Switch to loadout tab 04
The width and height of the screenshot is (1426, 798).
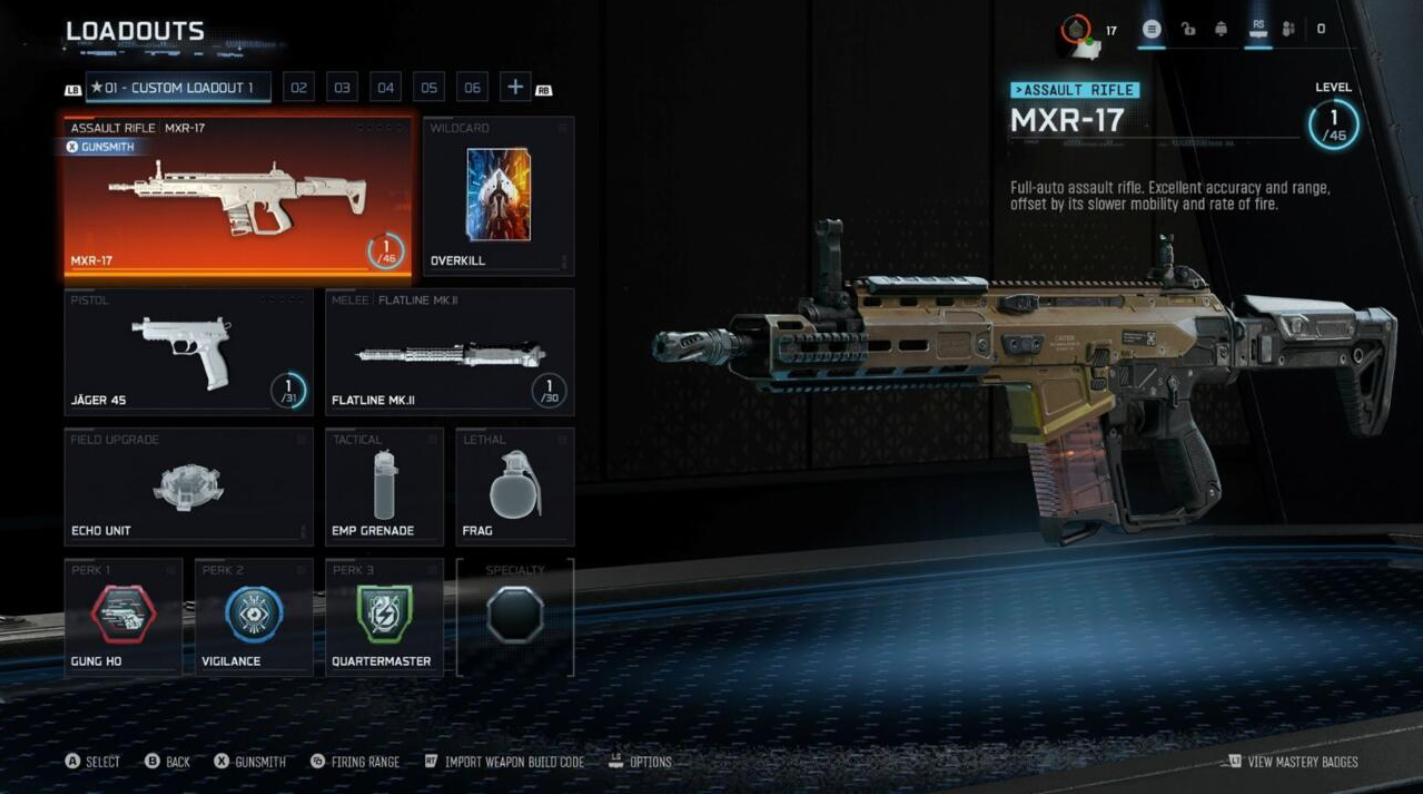[385, 88]
